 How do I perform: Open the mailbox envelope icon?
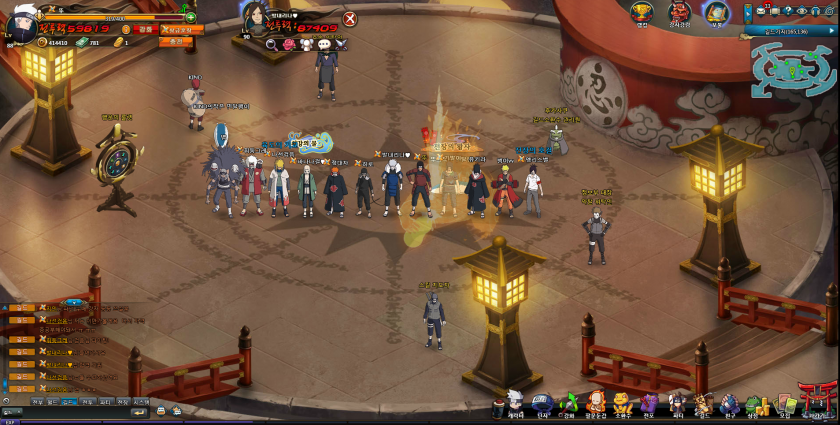tap(760, 11)
